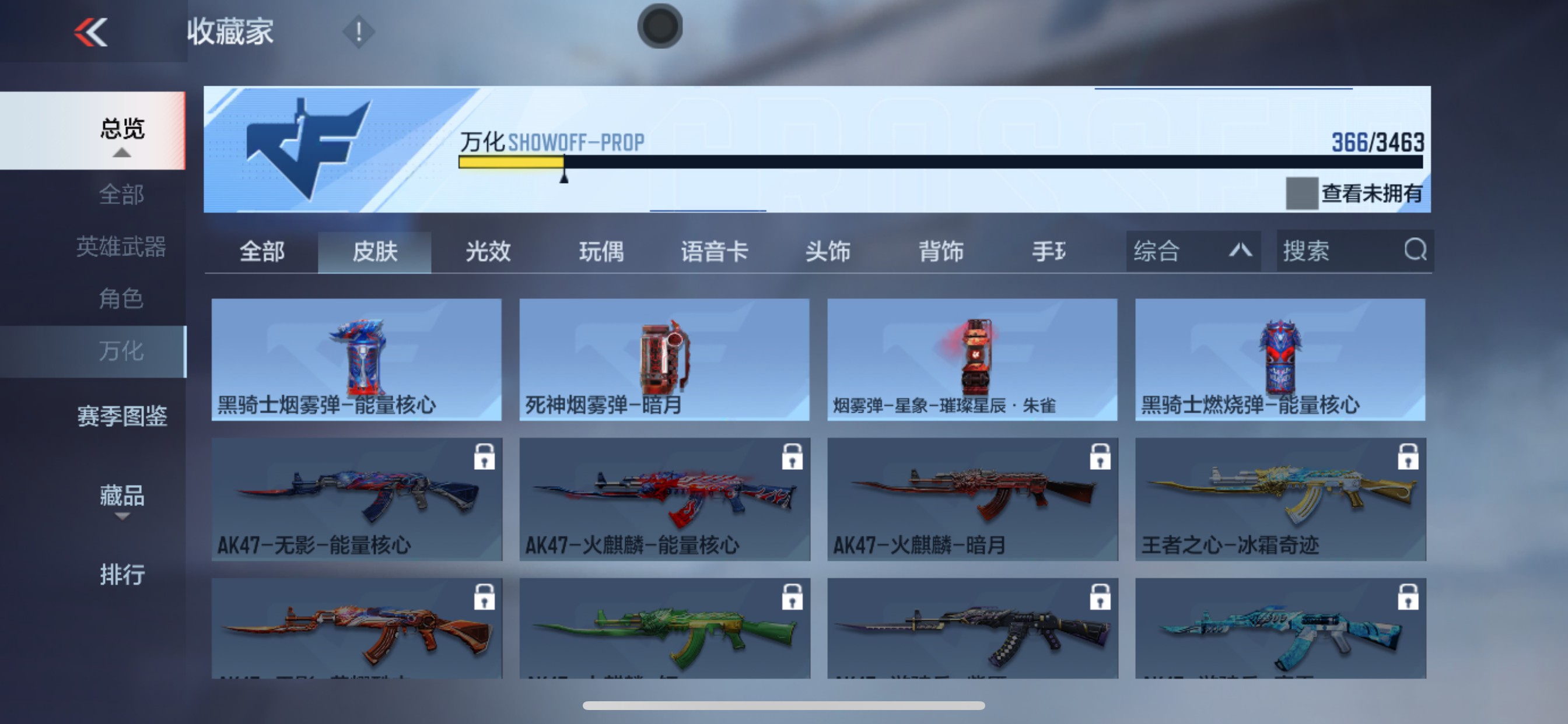Enable the 查看未拥有 checkbox
Image resolution: width=1568 pixels, height=724 pixels.
tap(1301, 194)
